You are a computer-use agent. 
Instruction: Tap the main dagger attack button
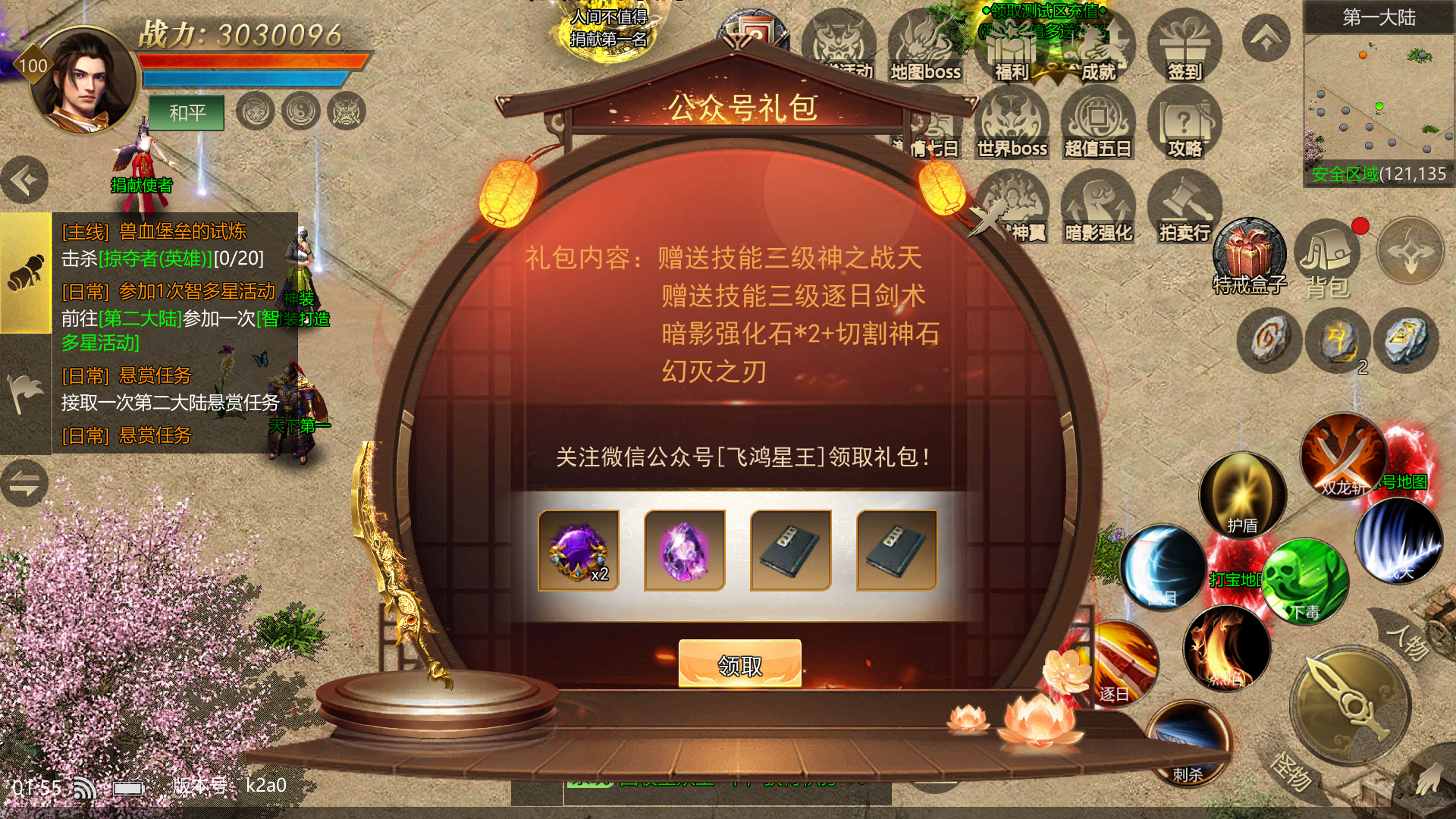tap(1351, 705)
